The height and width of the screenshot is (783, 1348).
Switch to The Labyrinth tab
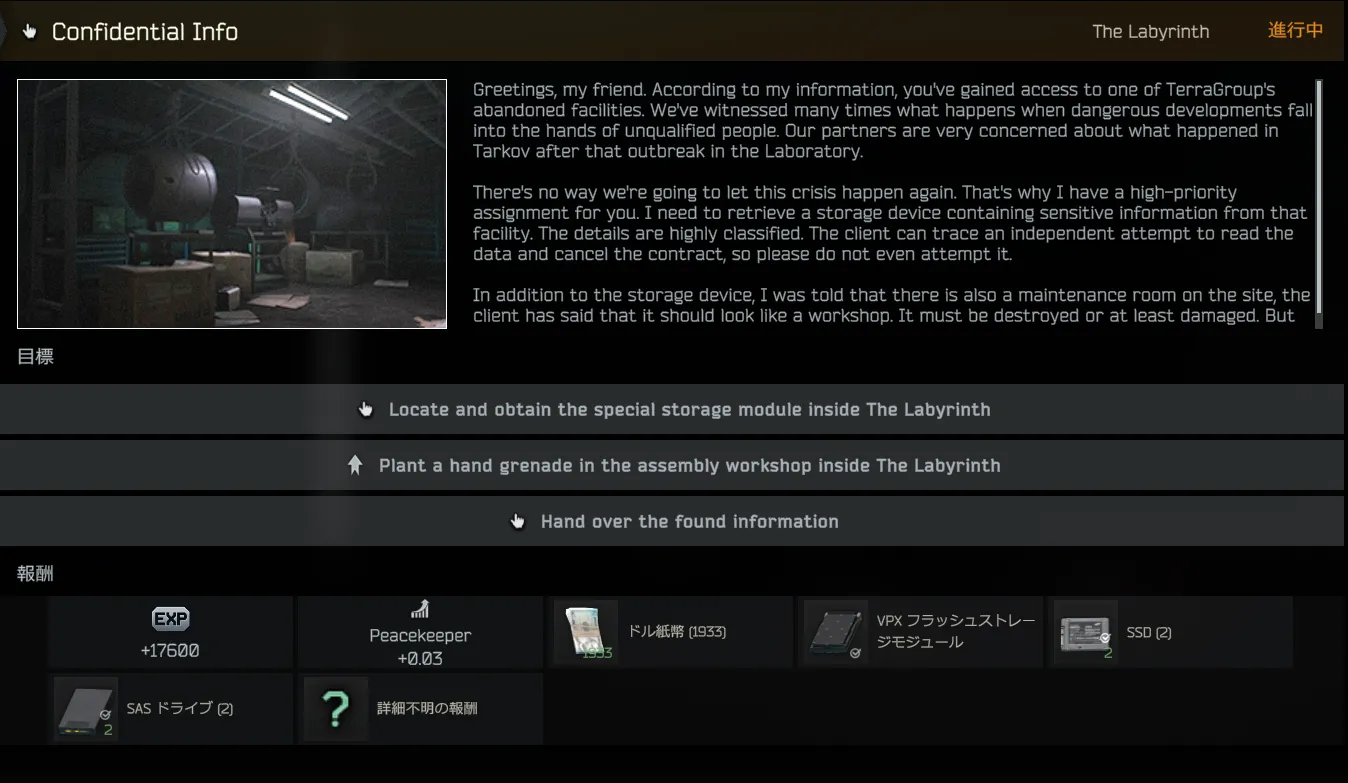click(1150, 31)
